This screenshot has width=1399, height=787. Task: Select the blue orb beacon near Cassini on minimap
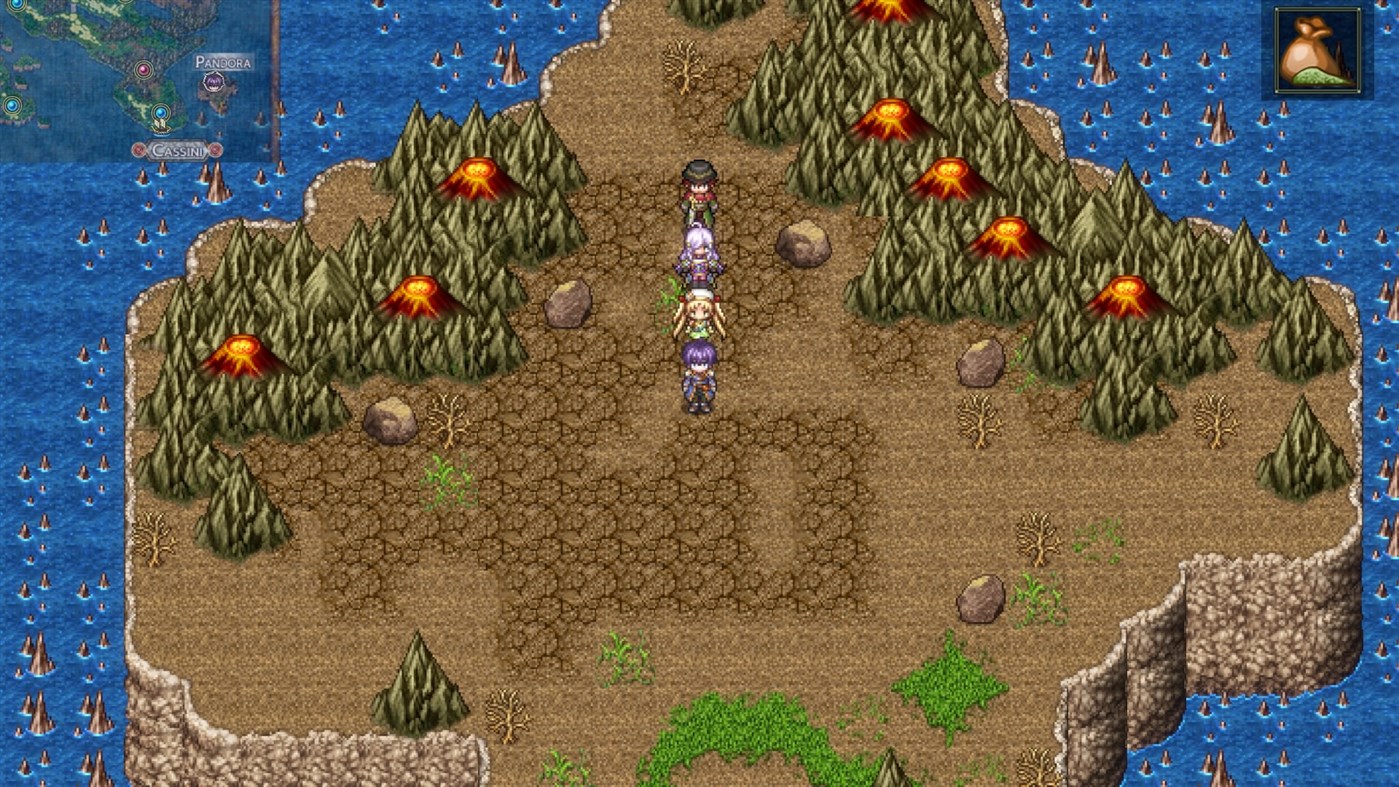pyautogui.click(x=160, y=112)
